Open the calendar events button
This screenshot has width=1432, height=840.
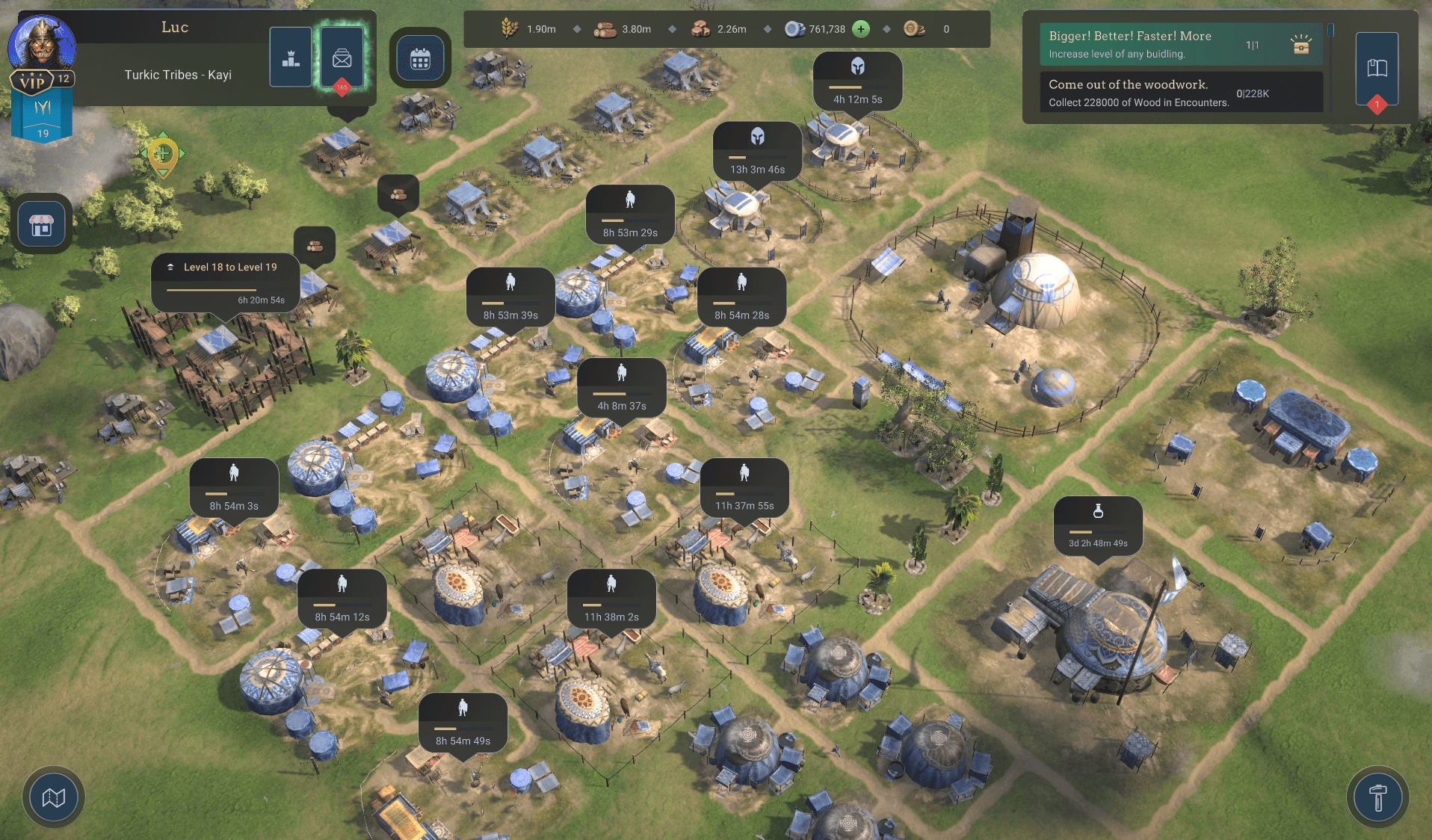(420, 58)
